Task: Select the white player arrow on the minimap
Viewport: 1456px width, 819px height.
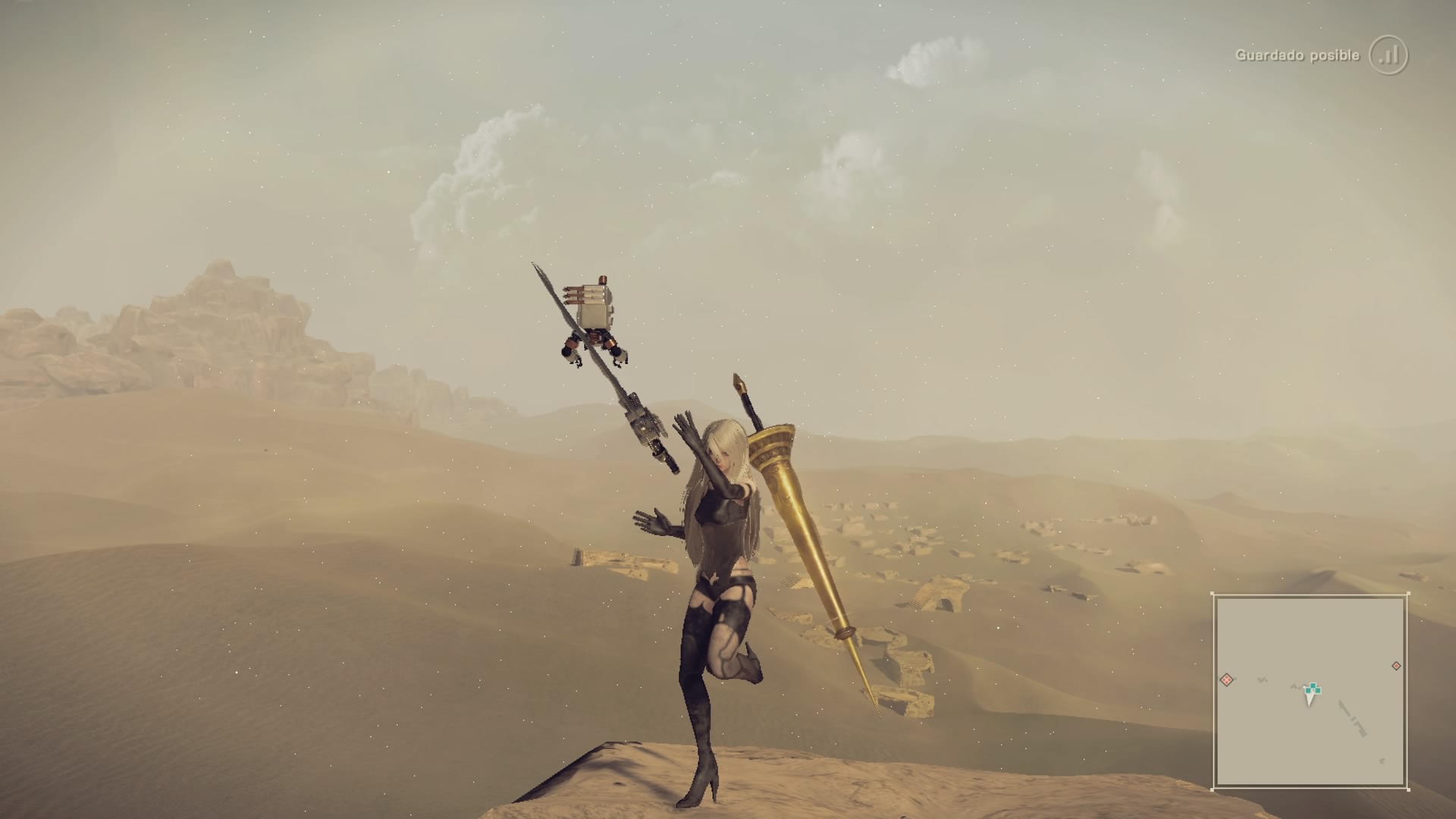Action: 1310,698
